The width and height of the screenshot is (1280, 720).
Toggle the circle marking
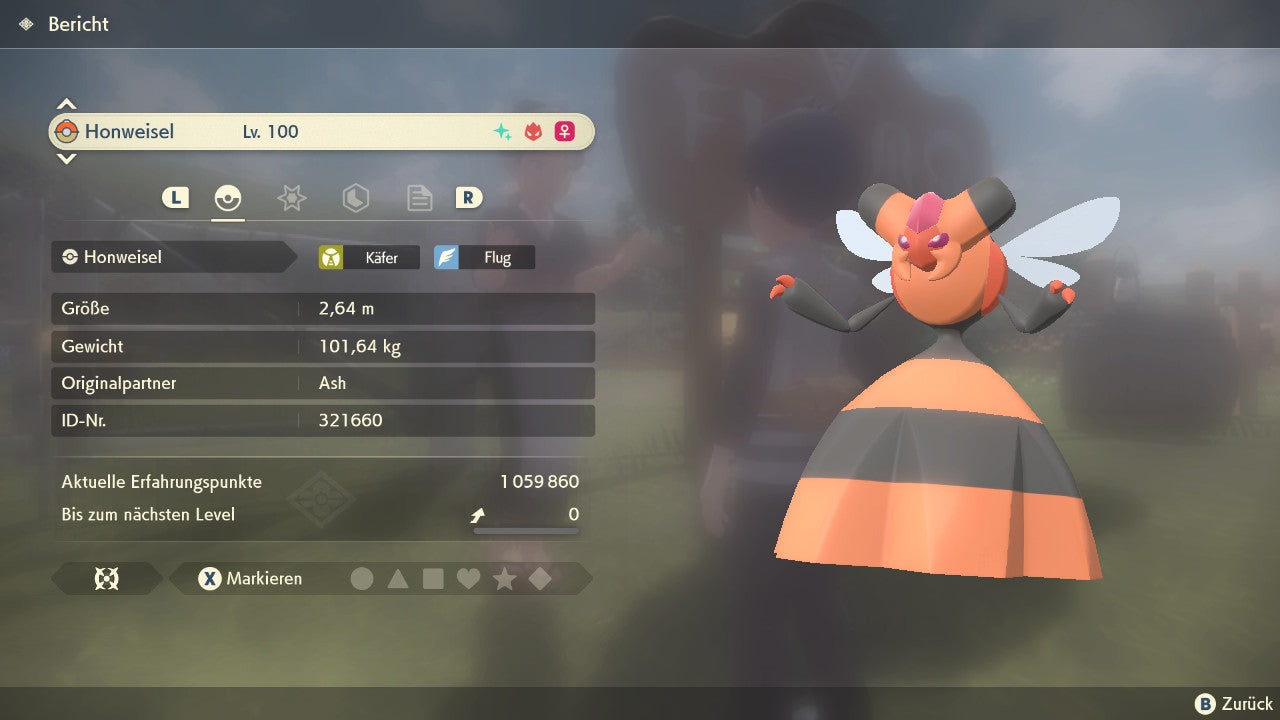pyautogui.click(x=362, y=578)
